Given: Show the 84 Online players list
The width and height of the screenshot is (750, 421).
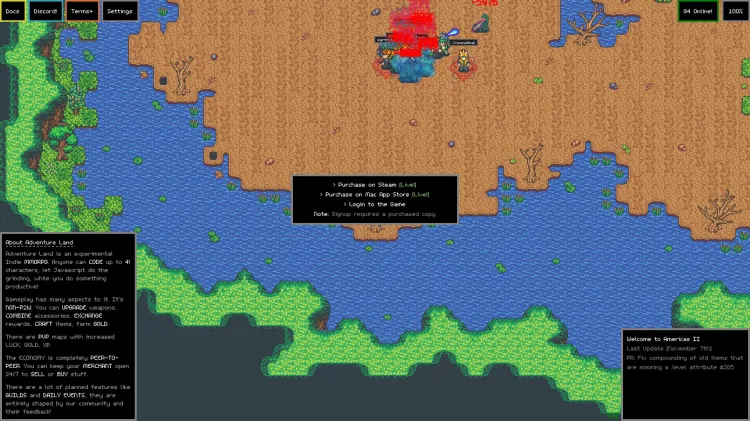Looking at the screenshot, I should (697, 11).
